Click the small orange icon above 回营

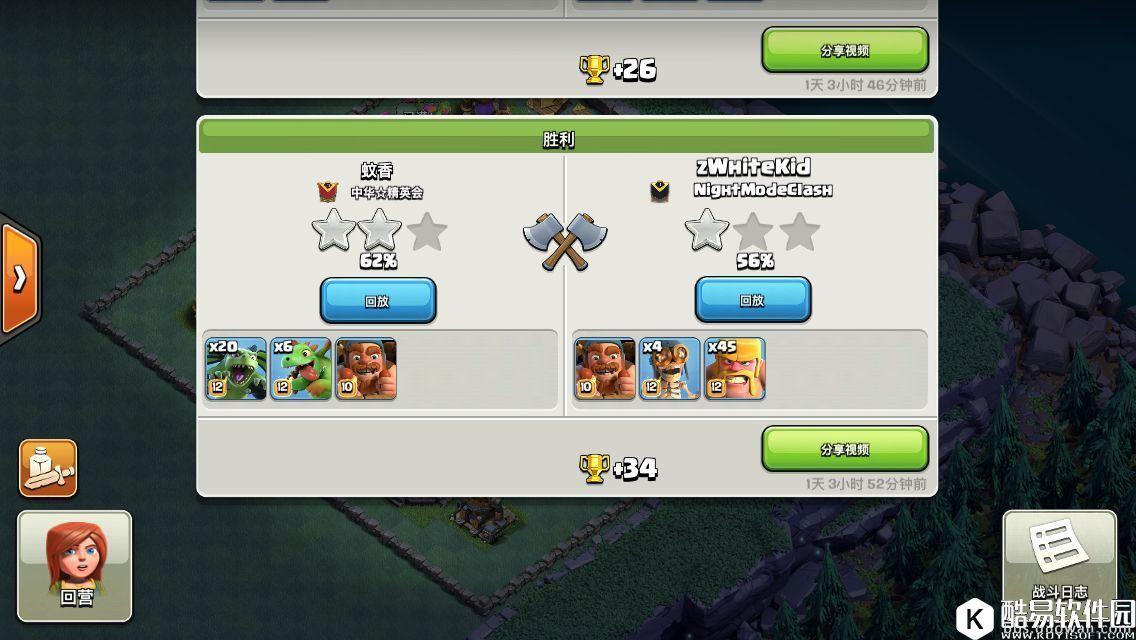48,467
